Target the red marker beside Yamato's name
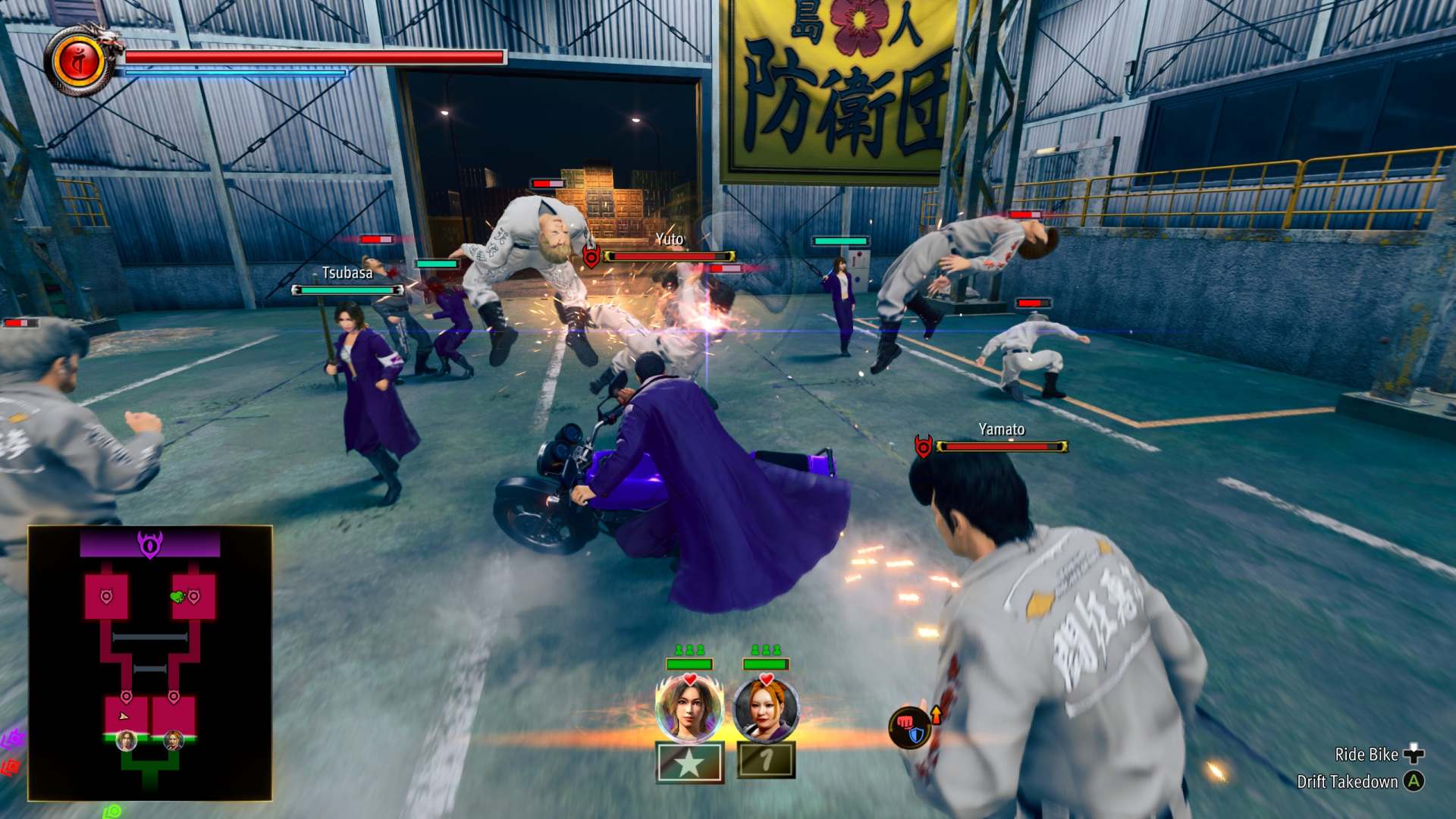This screenshot has width=1456, height=819. click(x=923, y=447)
